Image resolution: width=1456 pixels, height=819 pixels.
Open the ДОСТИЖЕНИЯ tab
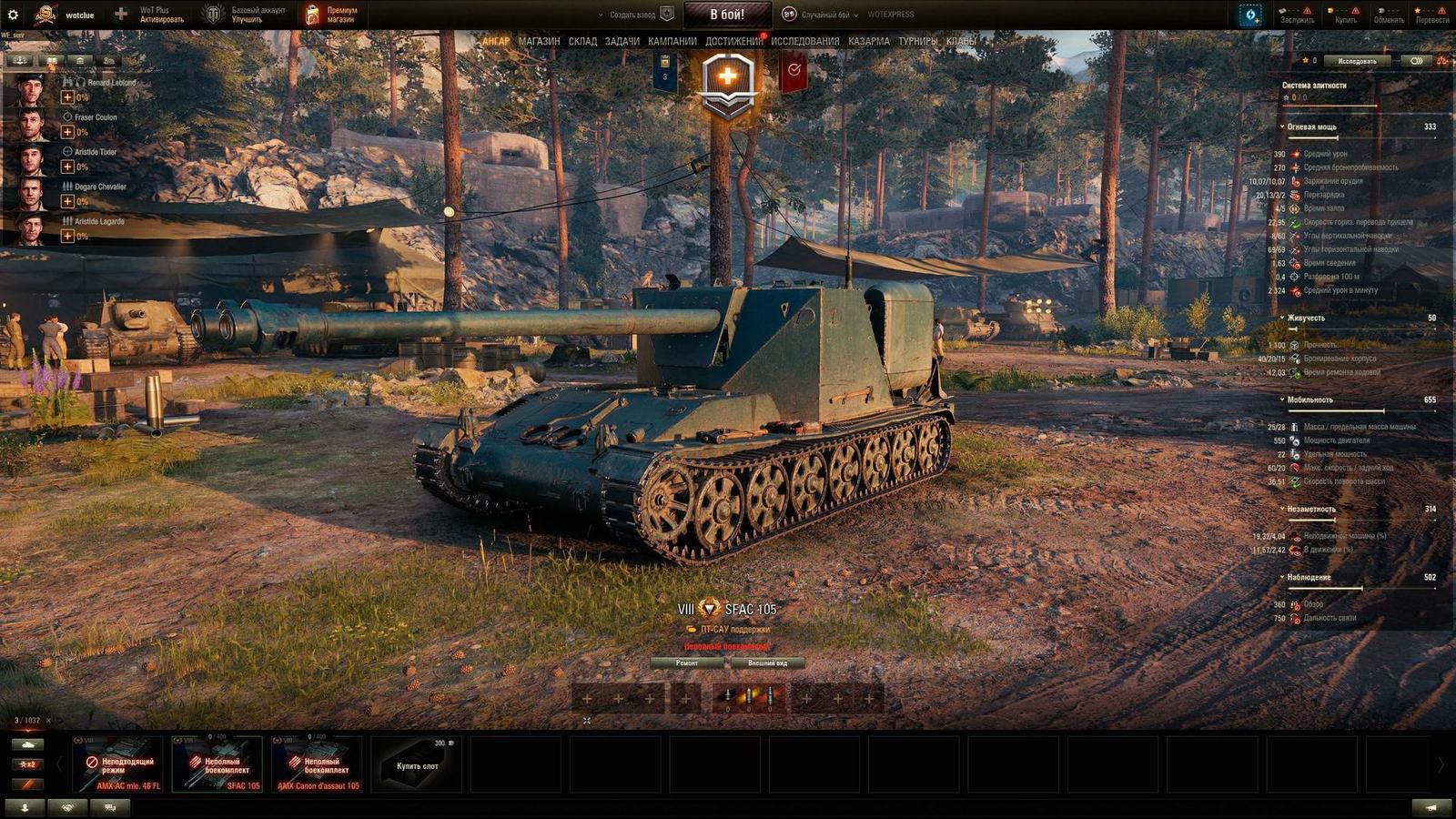[x=733, y=41]
